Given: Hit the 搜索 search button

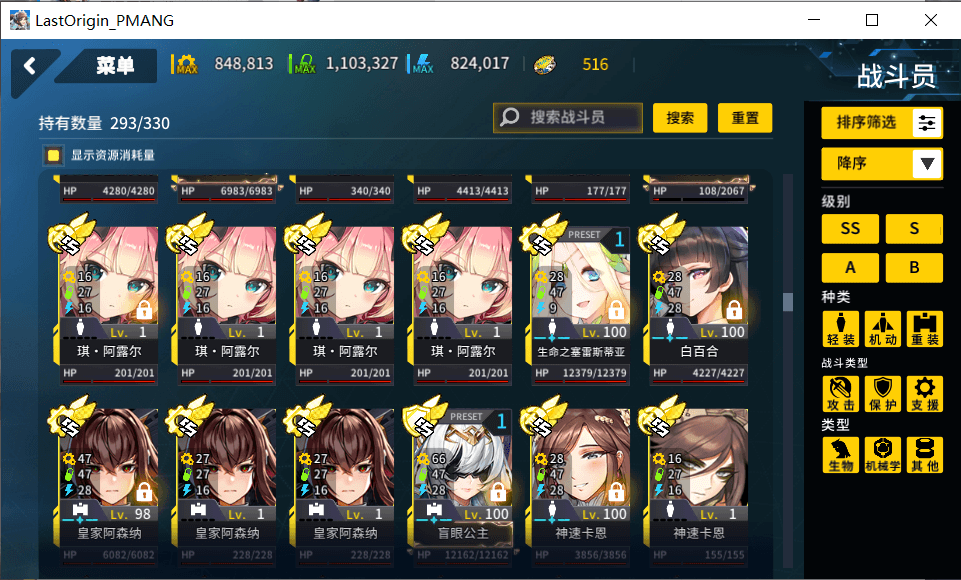Looking at the screenshot, I should pos(680,118).
